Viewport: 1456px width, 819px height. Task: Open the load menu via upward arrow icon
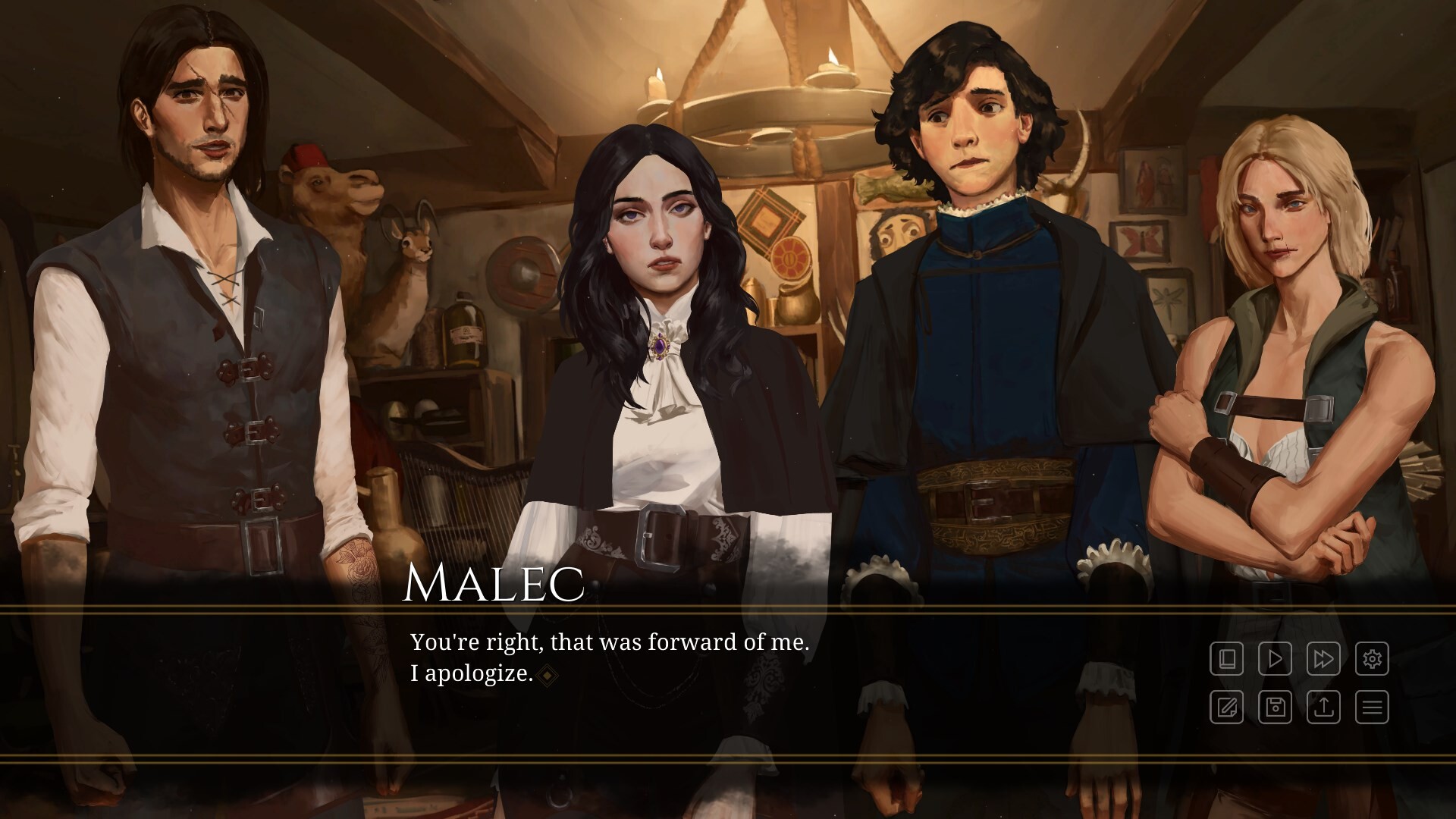coord(1323,707)
